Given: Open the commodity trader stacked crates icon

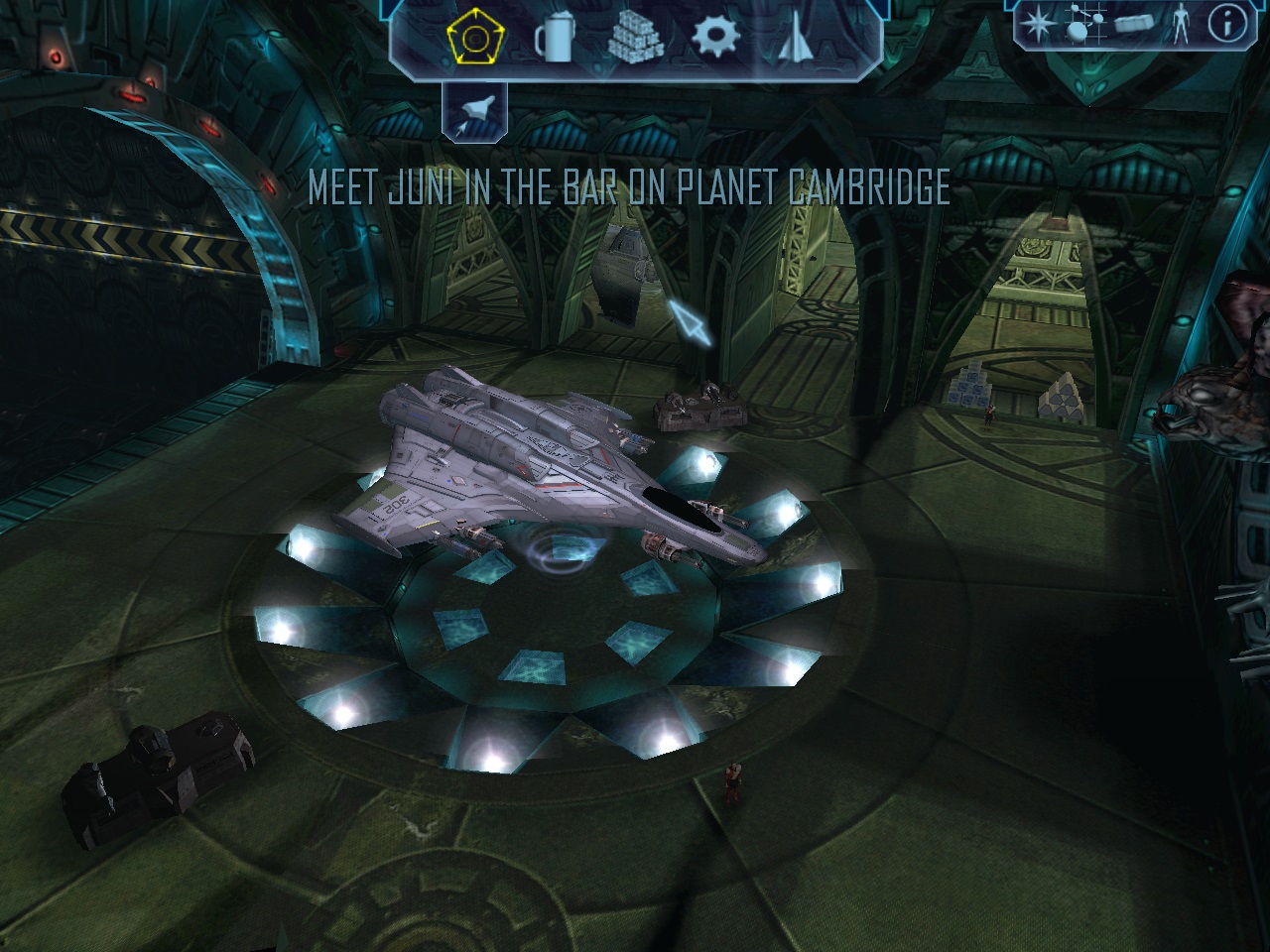Looking at the screenshot, I should pyautogui.click(x=636, y=39).
